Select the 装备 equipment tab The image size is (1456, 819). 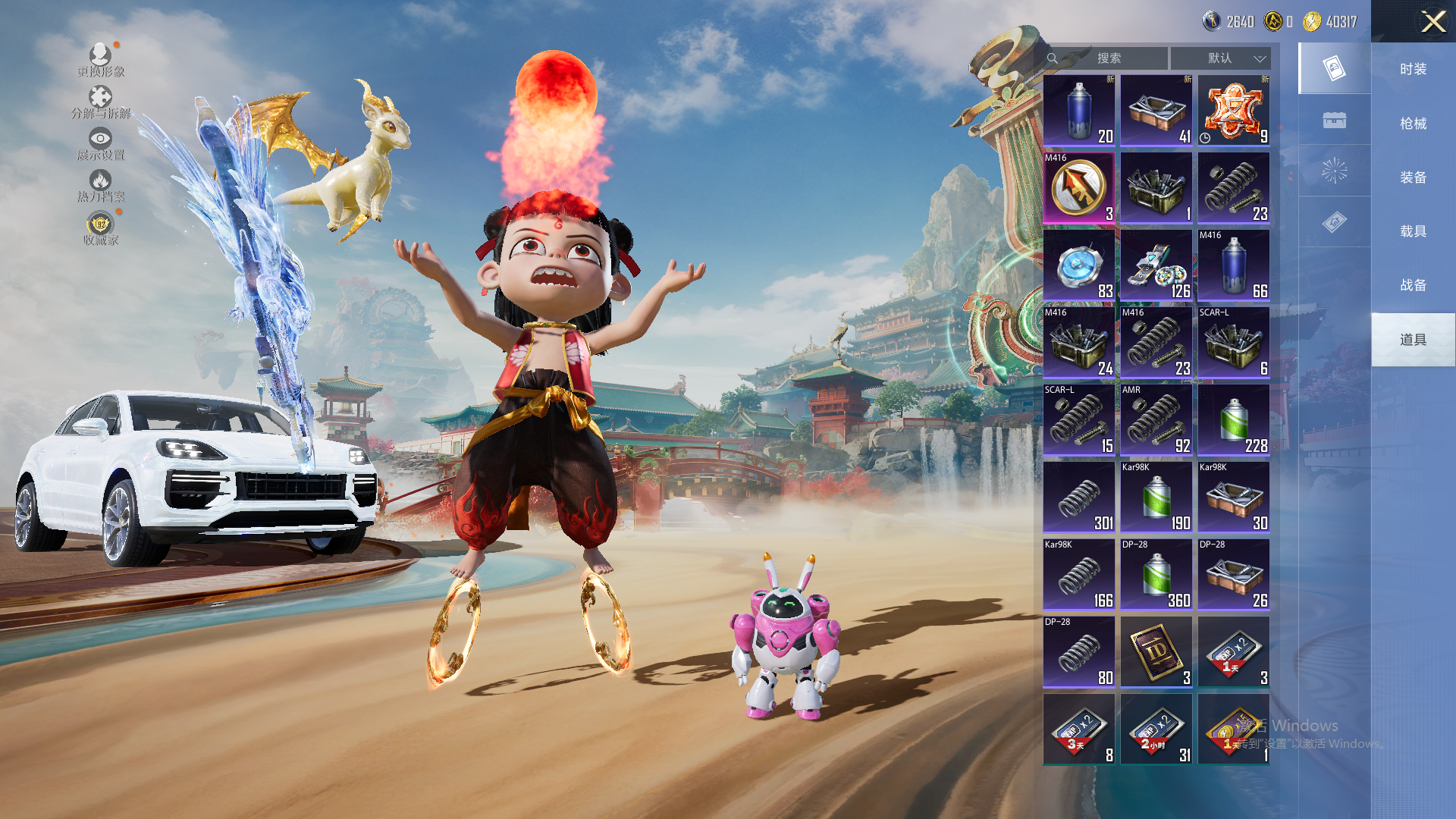pyautogui.click(x=1413, y=177)
